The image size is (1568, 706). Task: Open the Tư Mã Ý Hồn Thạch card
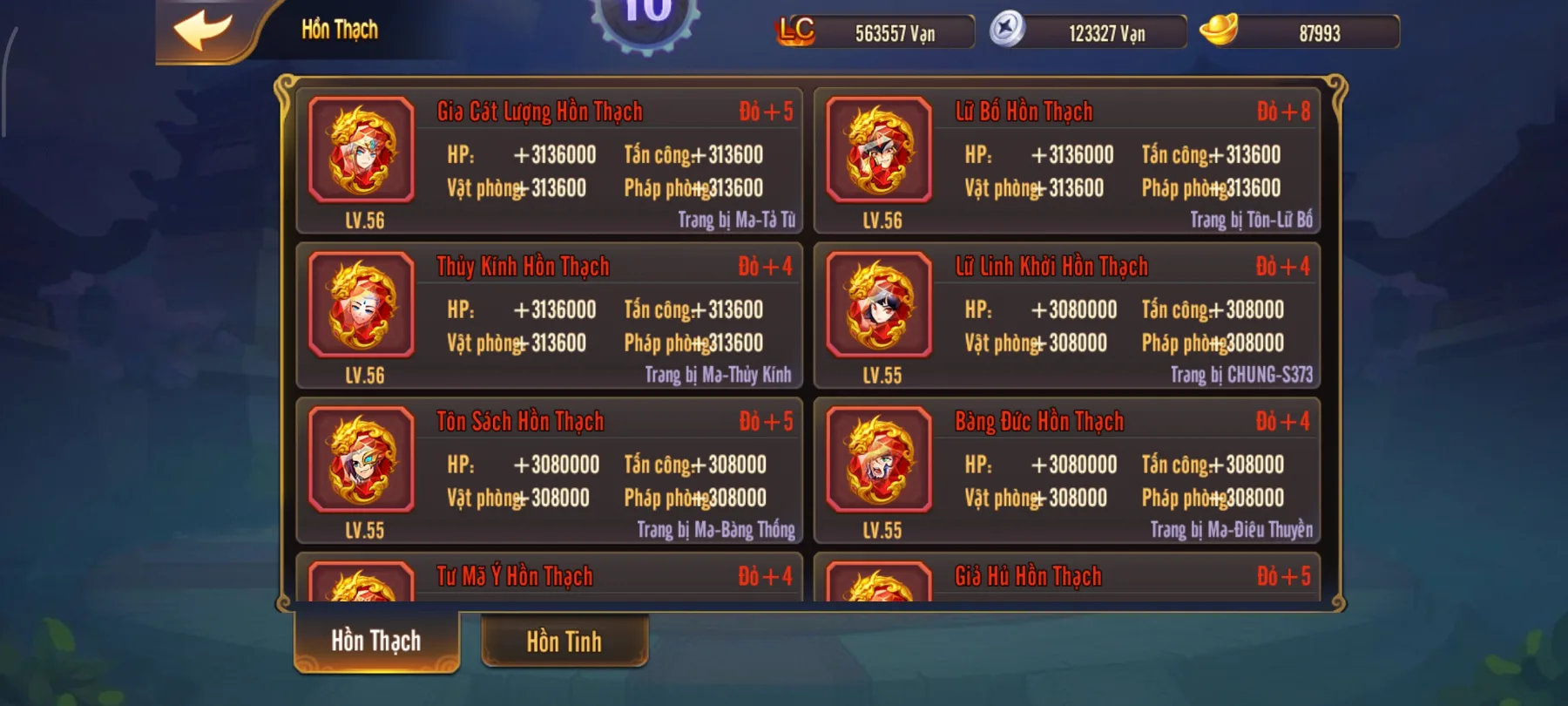[549, 577]
